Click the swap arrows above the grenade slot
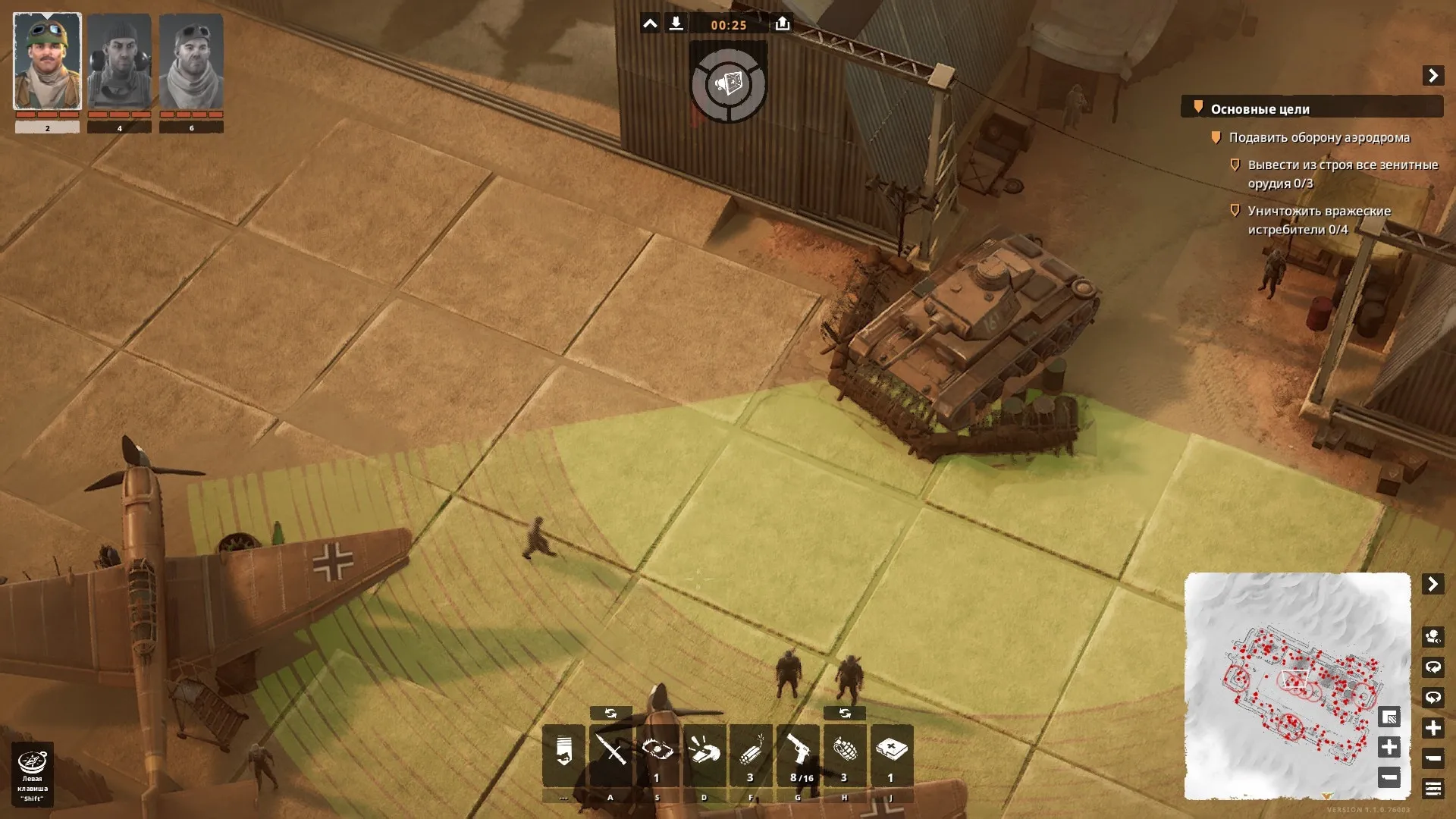Image resolution: width=1456 pixels, height=819 pixels. click(845, 714)
